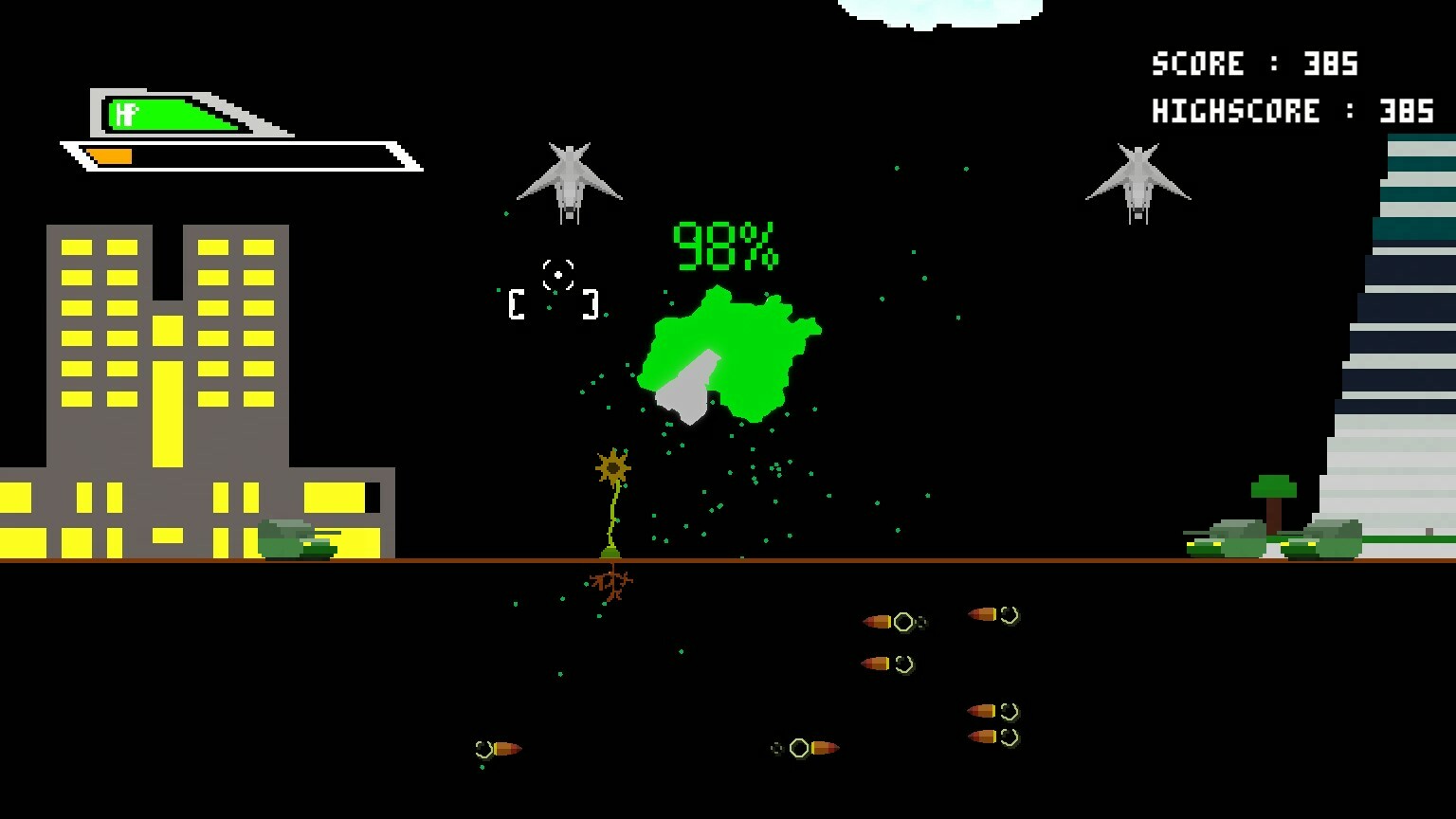Viewport: 1456px width, 819px height.
Task: Click the left gray fighter jet
Action: pos(569,180)
